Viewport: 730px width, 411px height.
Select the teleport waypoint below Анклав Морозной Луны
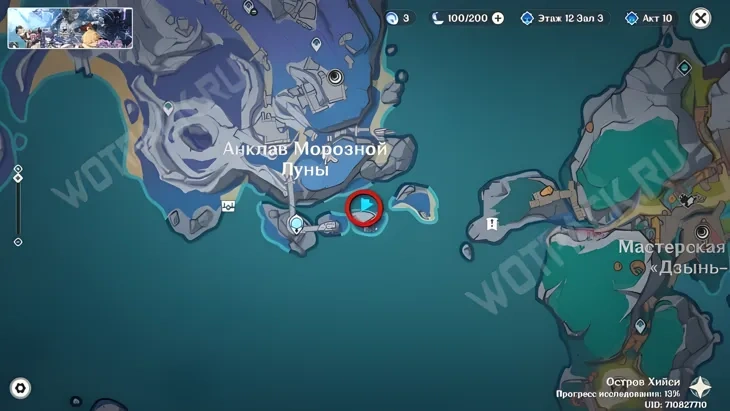point(296,224)
